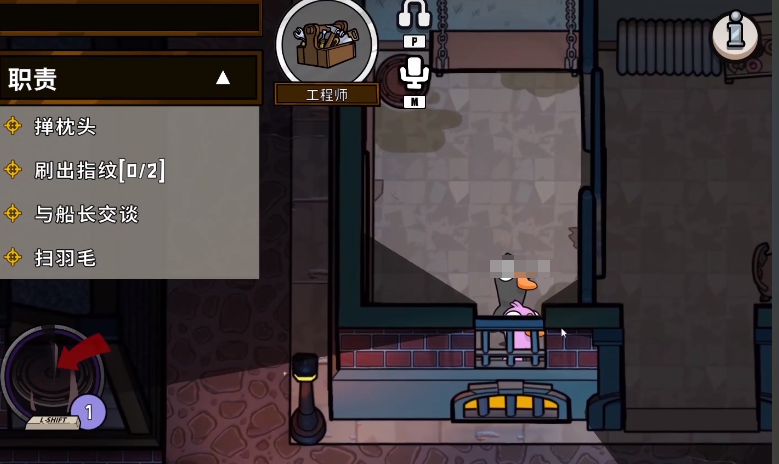Toggle the headphone audio icon
779x464 pixels.
pos(414,14)
